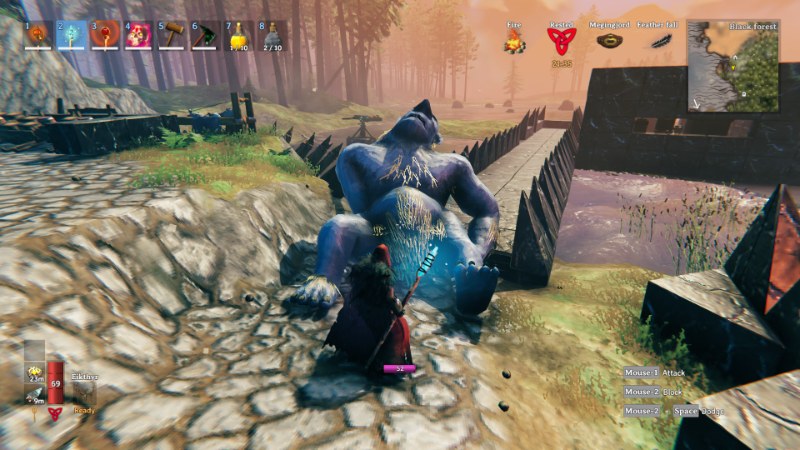Select the hammer in hotbar slot 5

point(173,35)
